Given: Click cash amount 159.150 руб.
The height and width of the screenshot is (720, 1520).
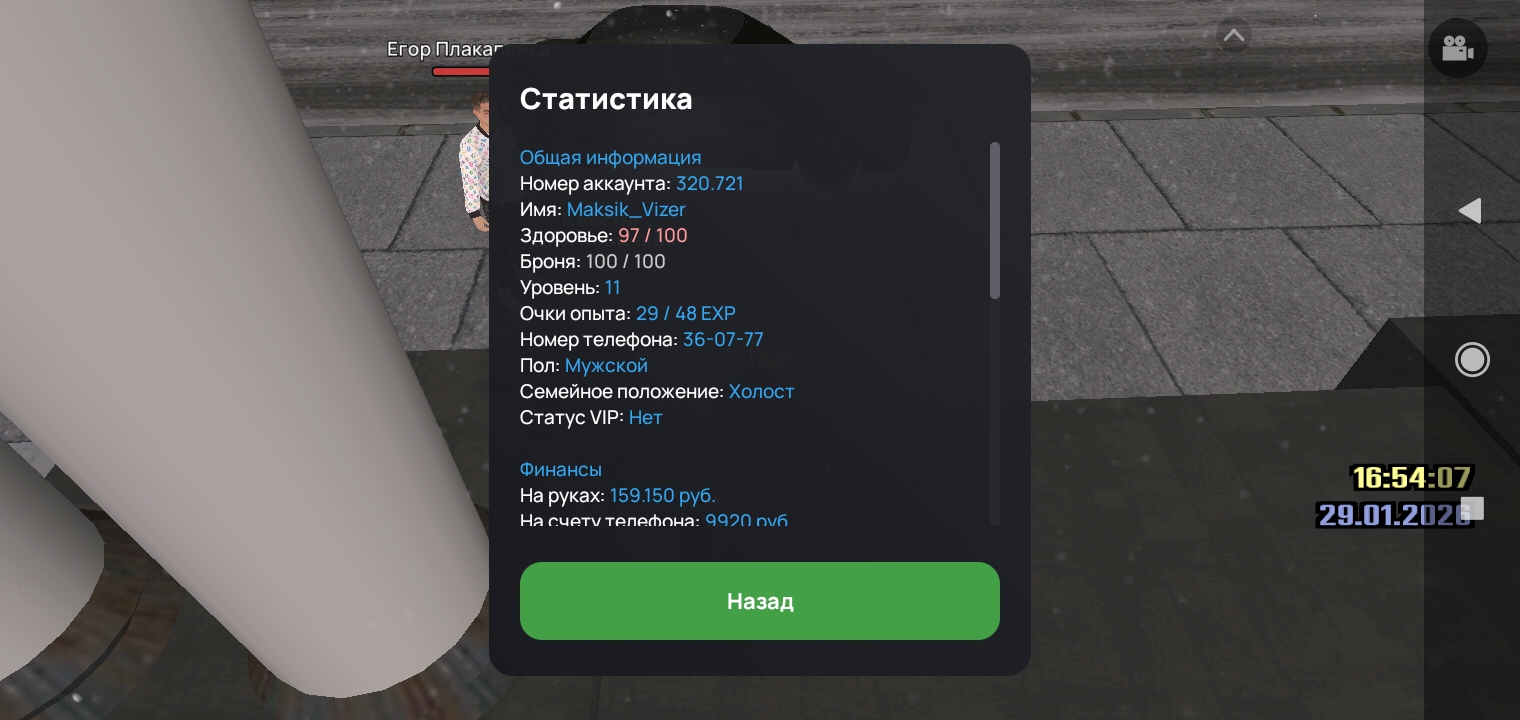Looking at the screenshot, I should click(x=662, y=495).
